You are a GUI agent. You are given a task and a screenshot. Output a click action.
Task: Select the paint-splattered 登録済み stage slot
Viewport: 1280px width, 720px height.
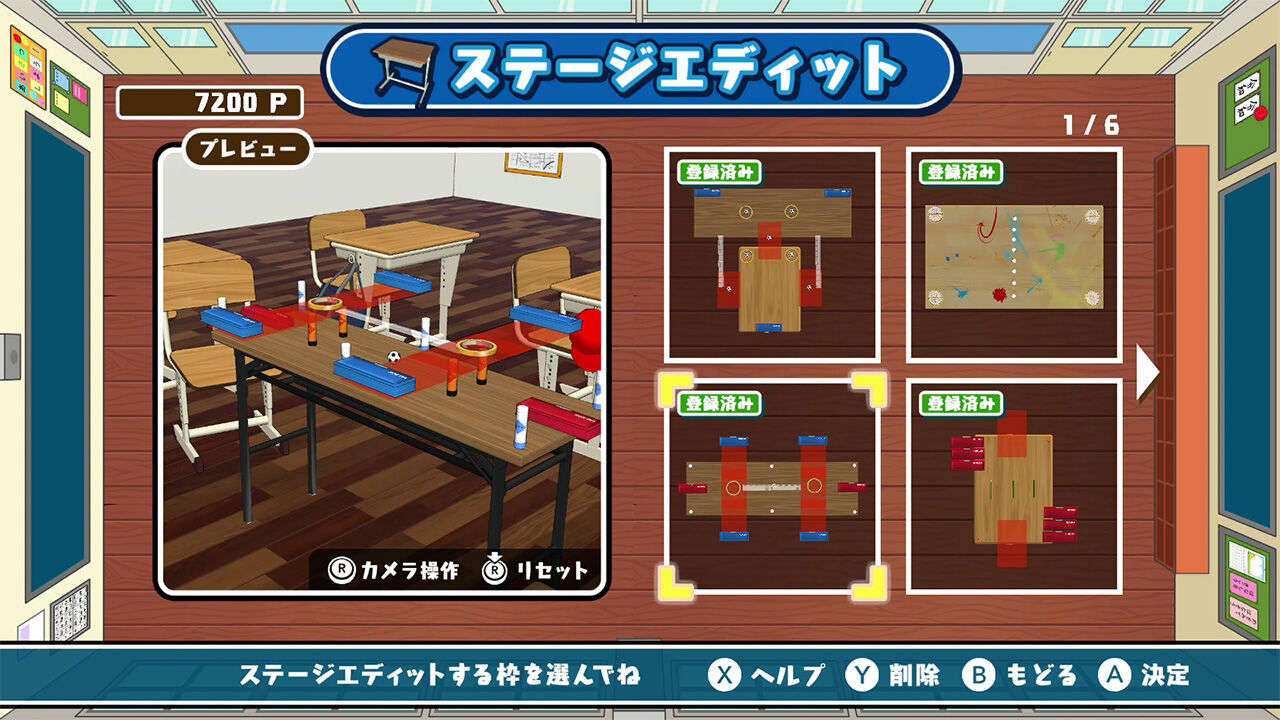(1015, 258)
